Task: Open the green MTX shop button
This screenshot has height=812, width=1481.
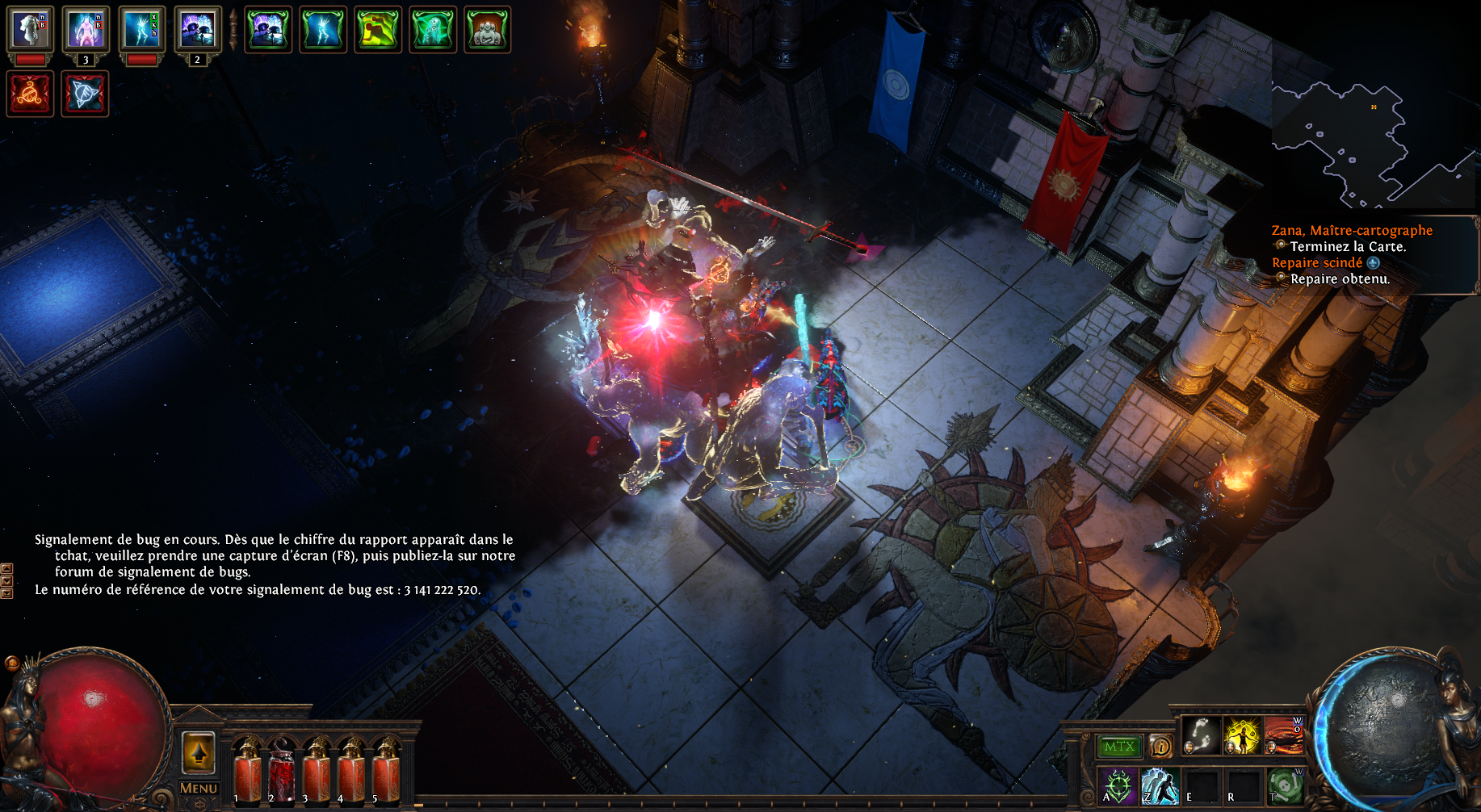Action: (1118, 747)
